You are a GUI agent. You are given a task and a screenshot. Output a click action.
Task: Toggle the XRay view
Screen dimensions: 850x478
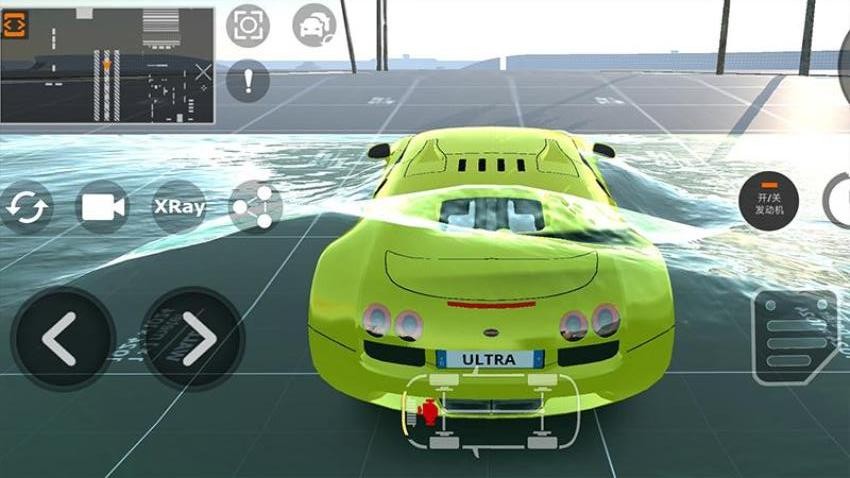[x=179, y=207]
